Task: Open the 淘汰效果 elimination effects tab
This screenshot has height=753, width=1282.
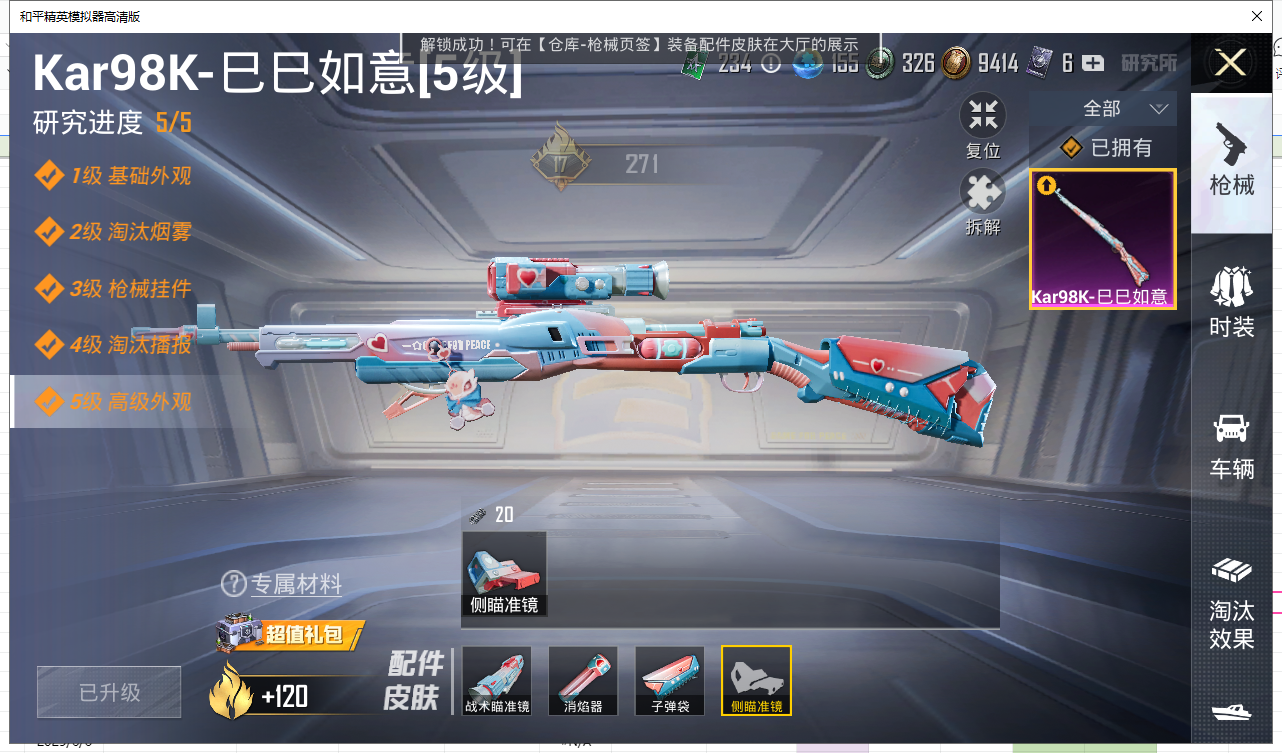Action: tap(1230, 602)
